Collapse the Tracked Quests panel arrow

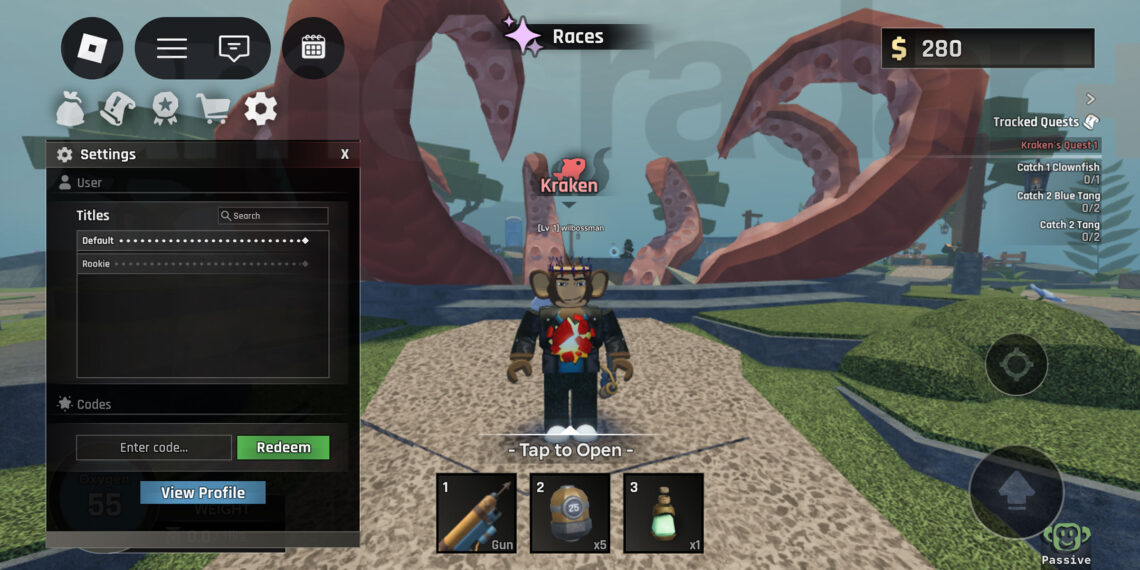pos(1090,99)
